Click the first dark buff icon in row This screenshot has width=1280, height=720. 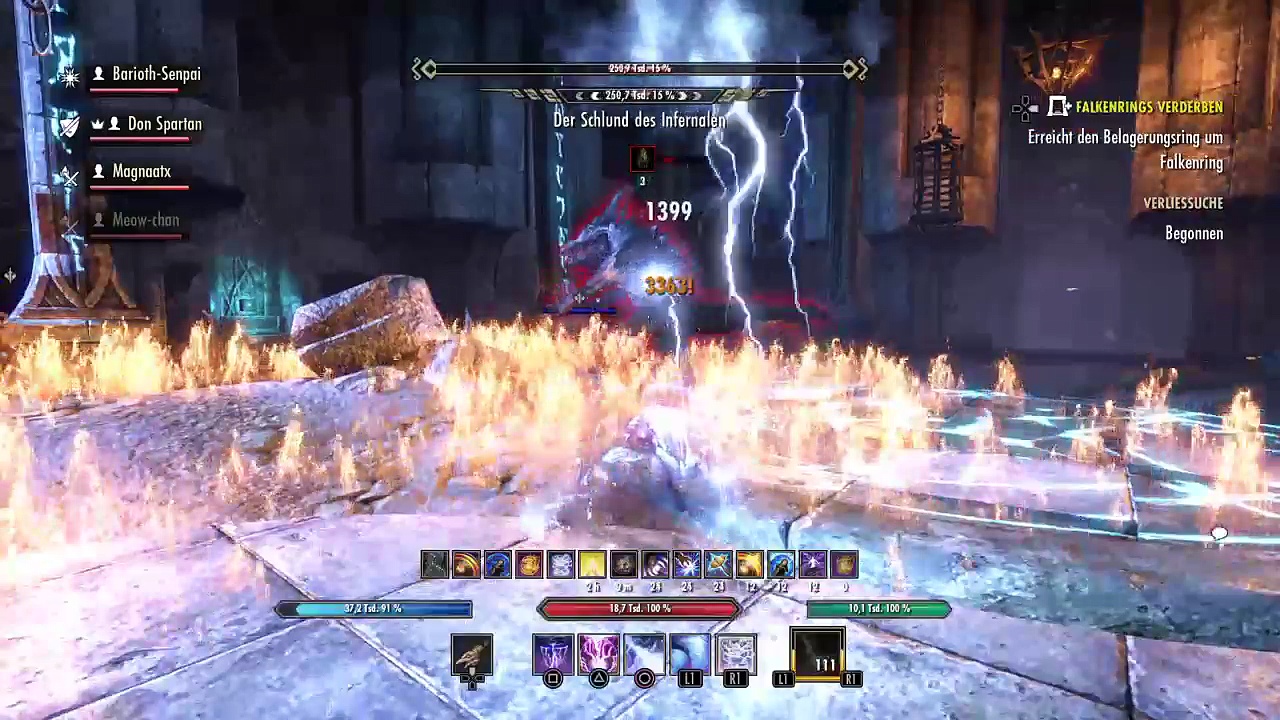[x=434, y=565]
